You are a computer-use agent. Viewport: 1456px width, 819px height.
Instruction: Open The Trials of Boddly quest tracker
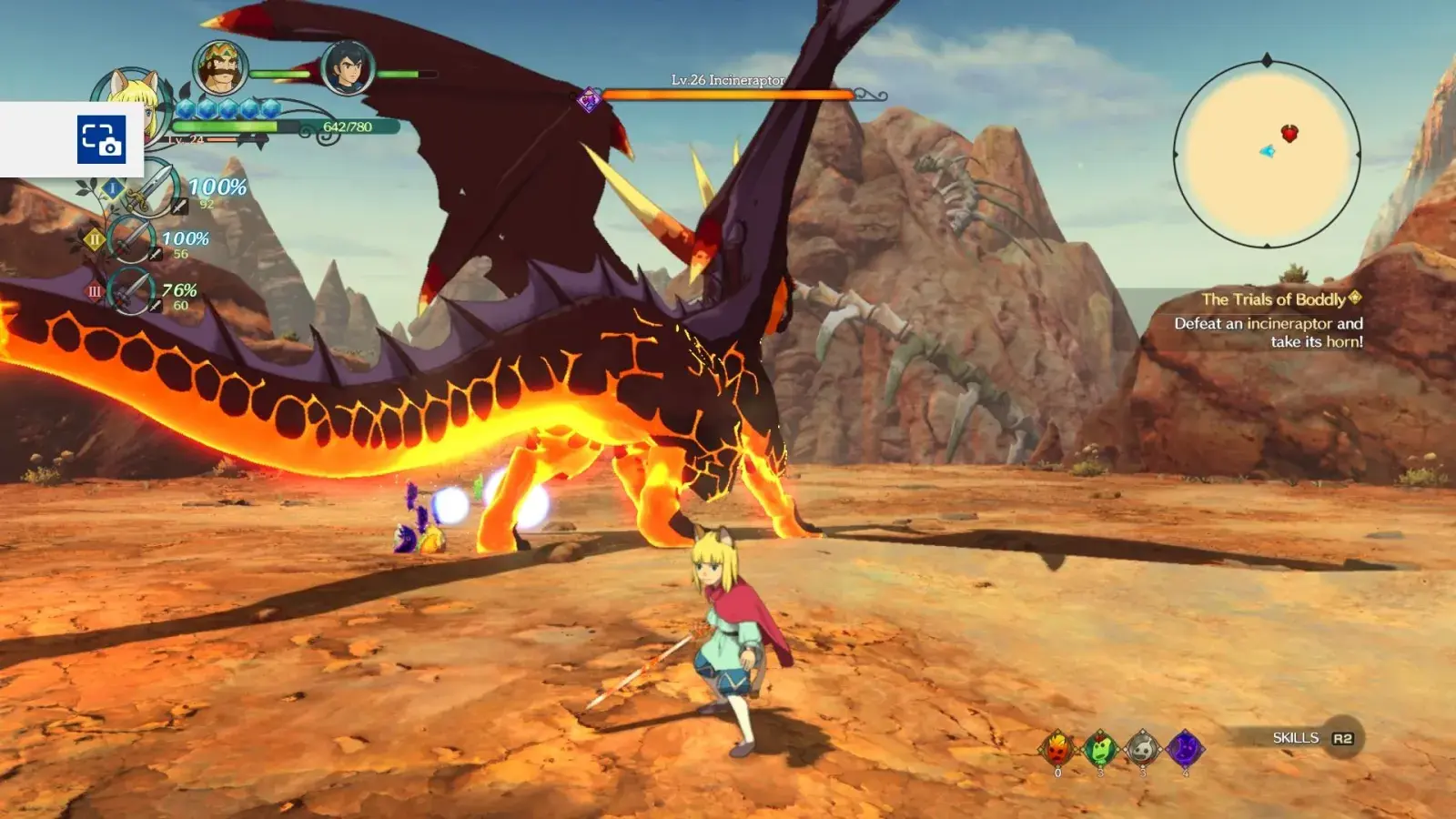point(1274,299)
